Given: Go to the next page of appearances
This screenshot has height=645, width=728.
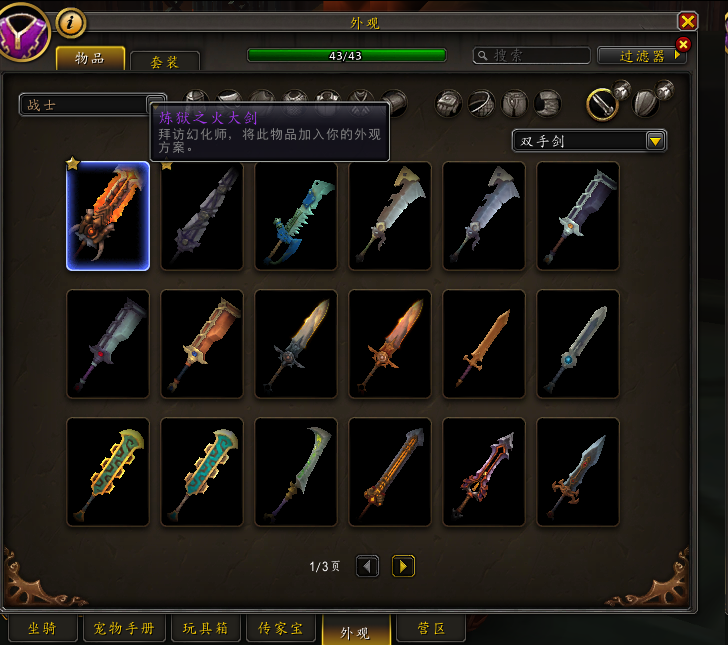Looking at the screenshot, I should [403, 567].
